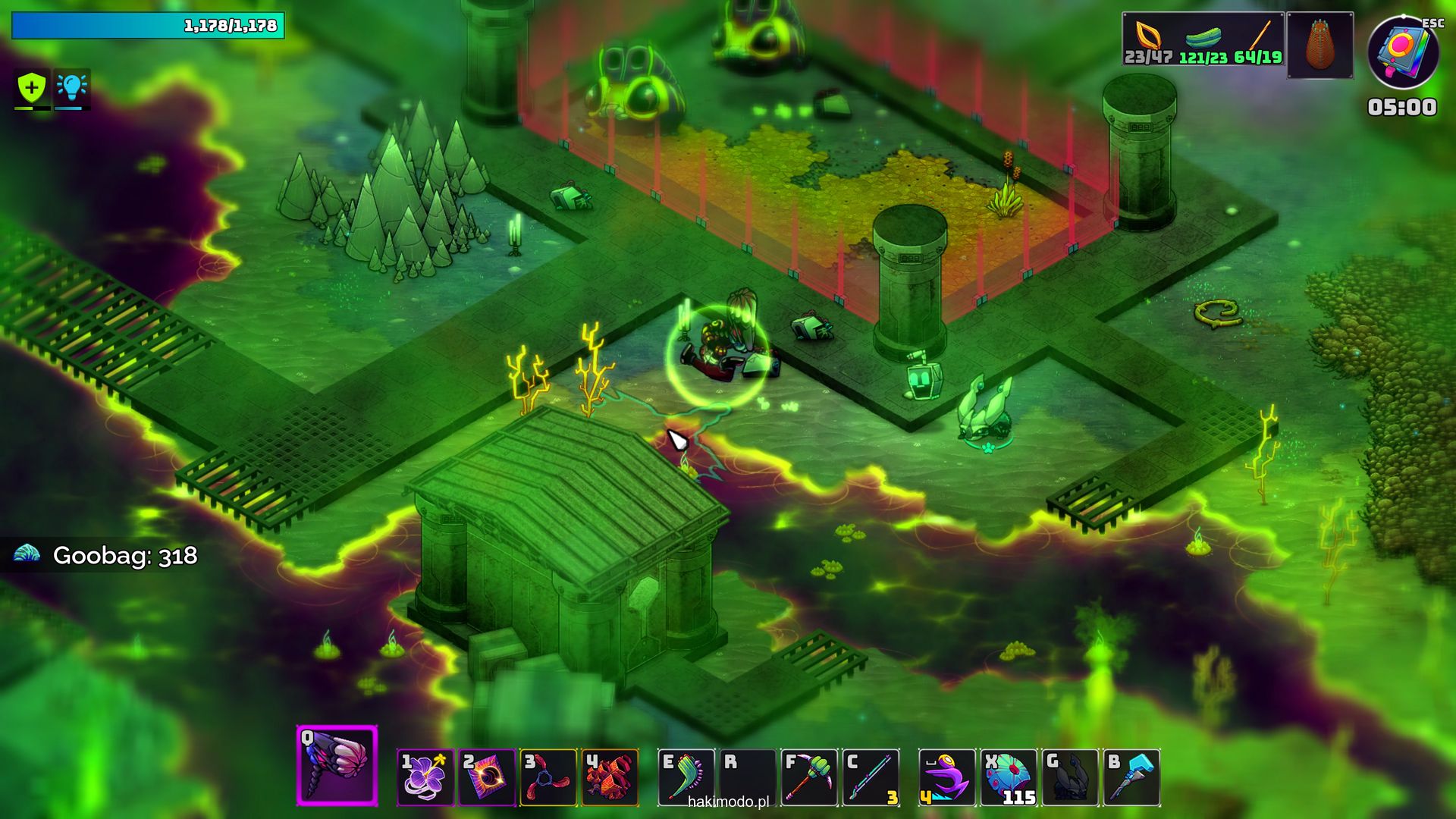Open the compendium book menu icon

[x=1402, y=52]
